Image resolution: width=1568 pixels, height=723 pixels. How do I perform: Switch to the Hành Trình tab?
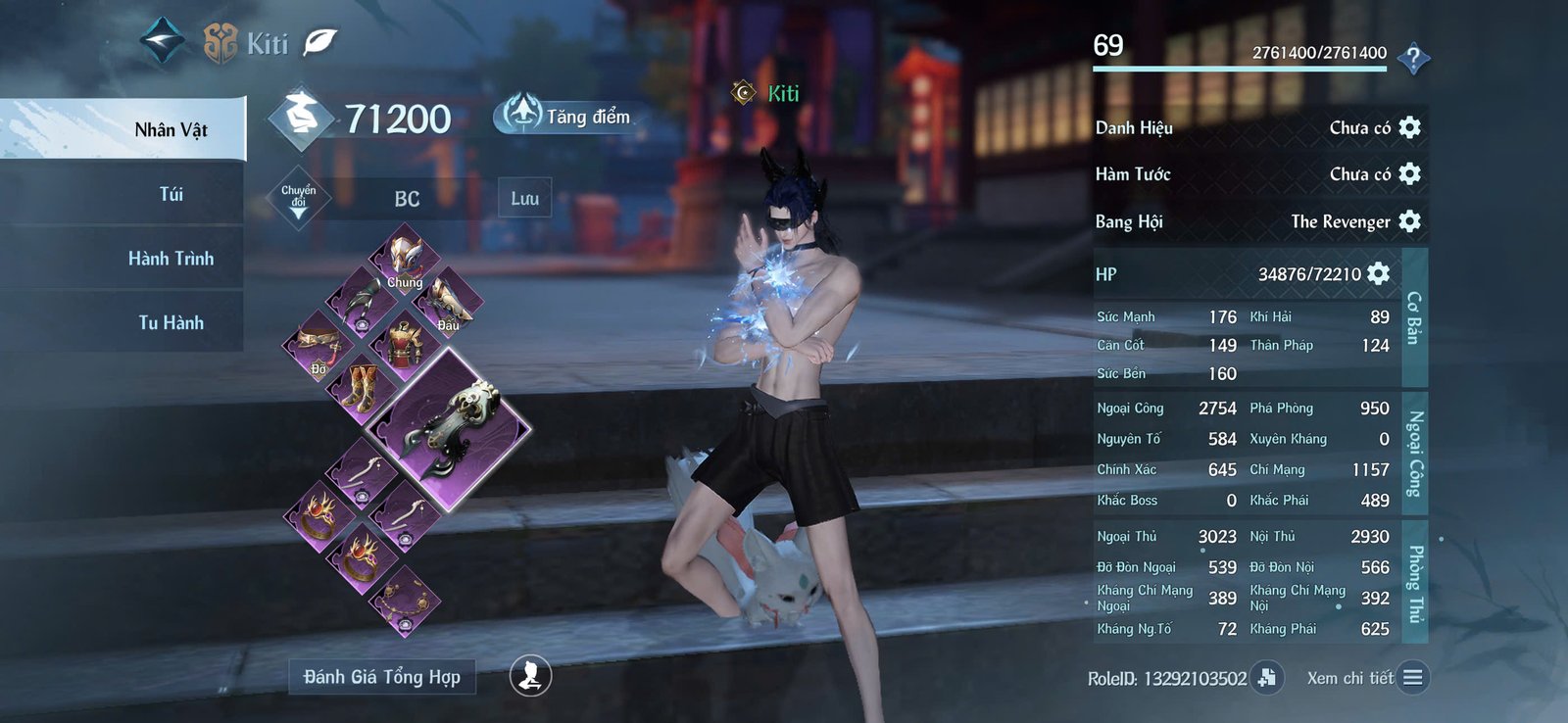click(171, 259)
